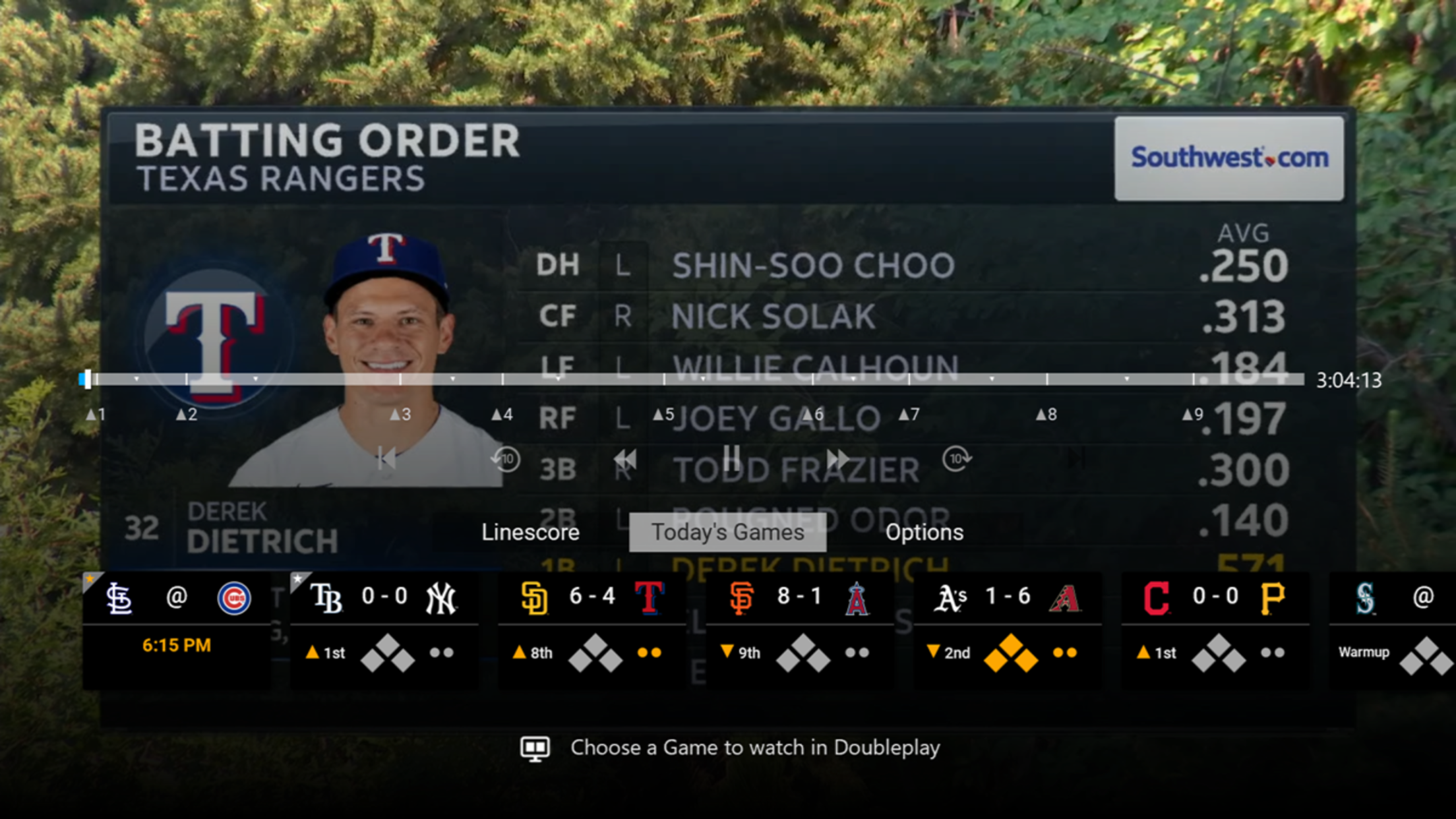Viewport: 1456px width, 819px height.
Task: Pick the Mariners warmup game tile
Action: coord(1391,629)
